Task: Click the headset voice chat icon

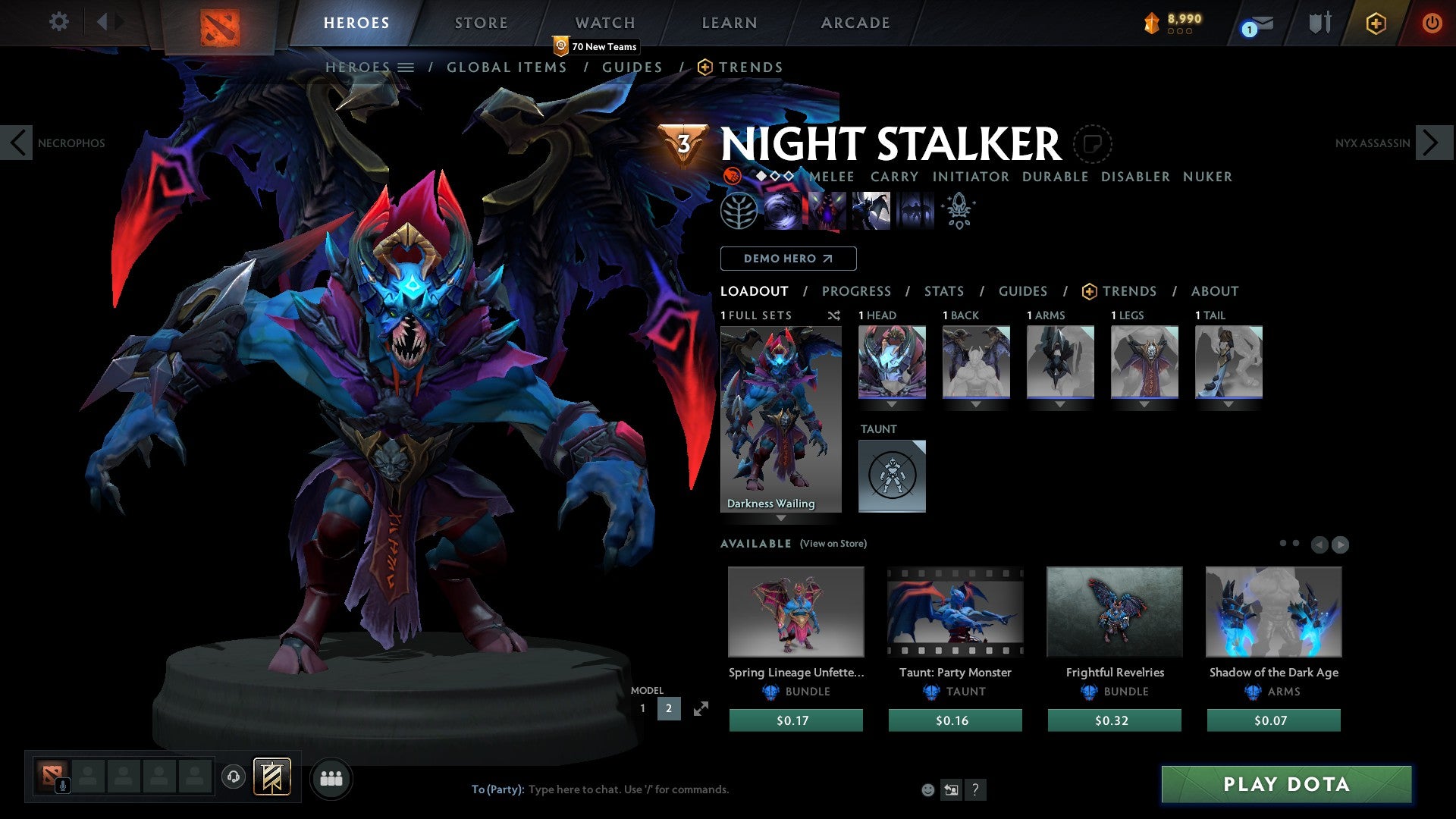Action: pos(233,777)
